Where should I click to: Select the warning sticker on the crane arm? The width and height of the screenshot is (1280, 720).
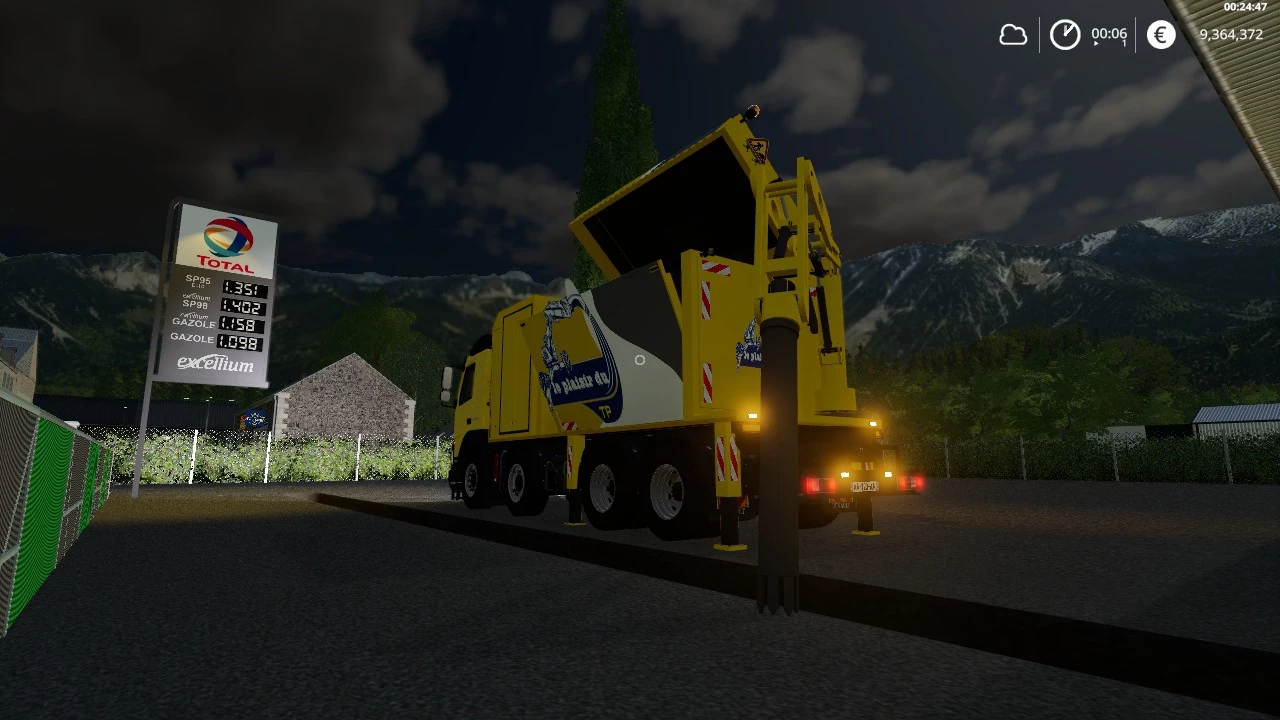click(757, 150)
